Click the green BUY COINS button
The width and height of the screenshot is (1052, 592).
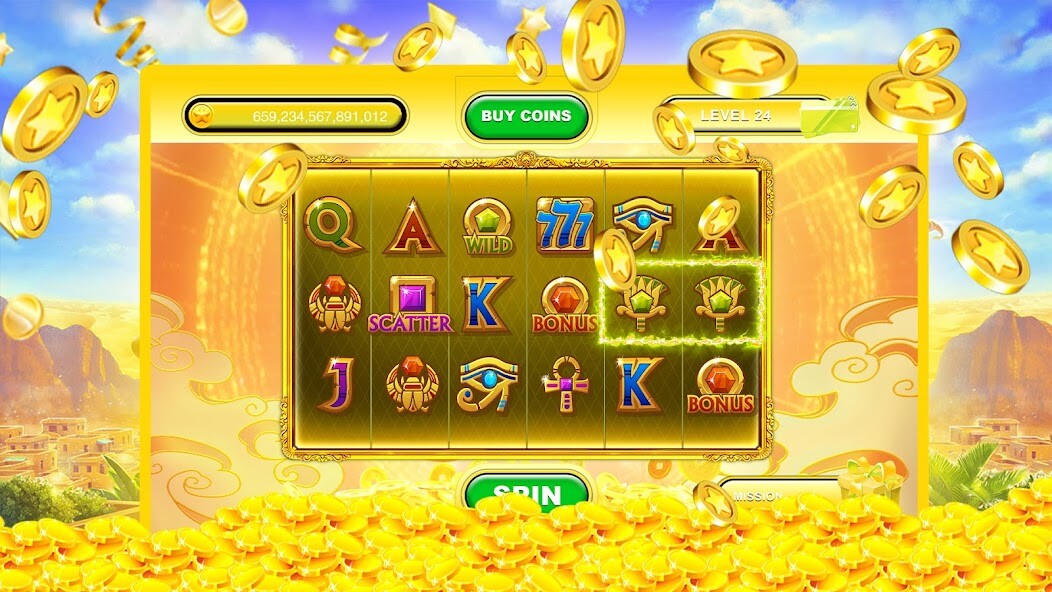tap(525, 116)
